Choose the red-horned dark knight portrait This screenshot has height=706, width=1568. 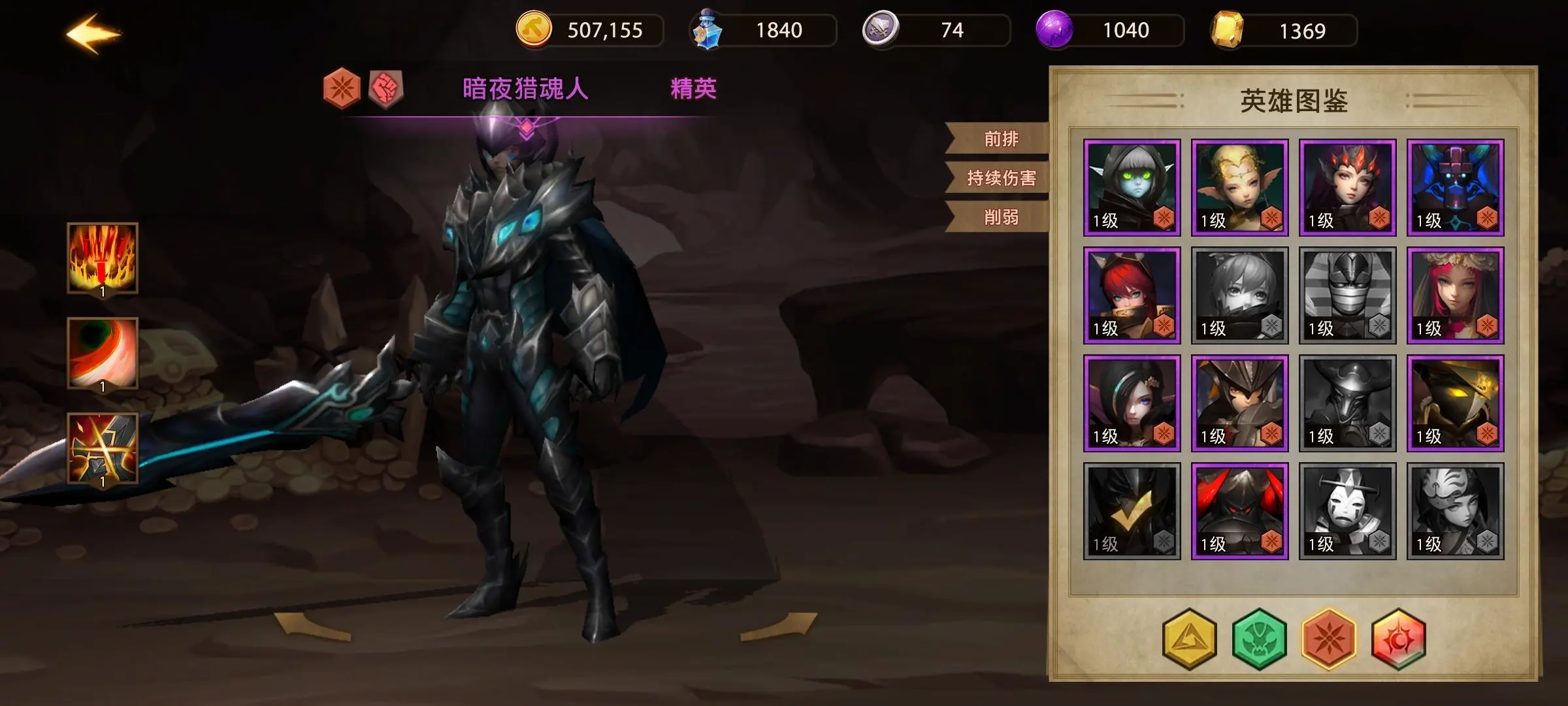pos(1239,511)
